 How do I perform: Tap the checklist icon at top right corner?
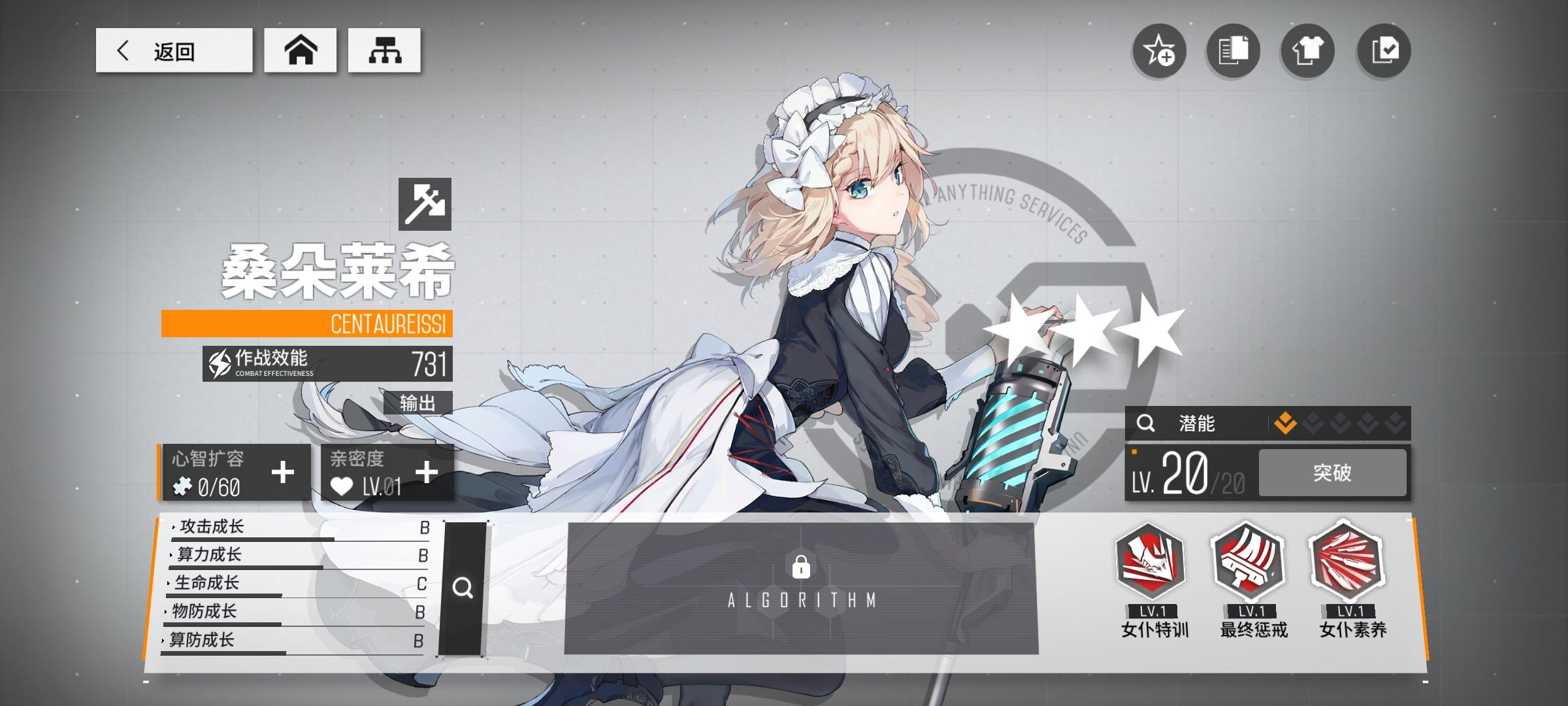[x=1383, y=51]
